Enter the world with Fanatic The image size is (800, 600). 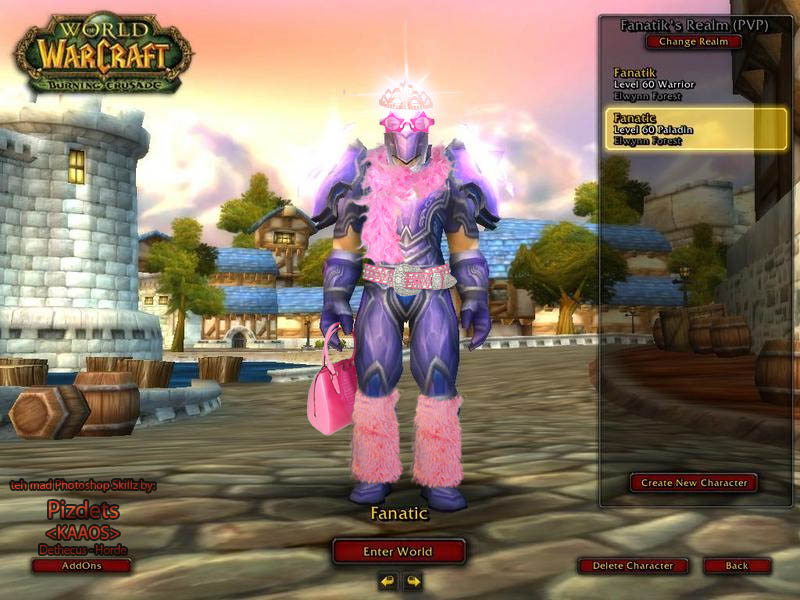(x=399, y=551)
